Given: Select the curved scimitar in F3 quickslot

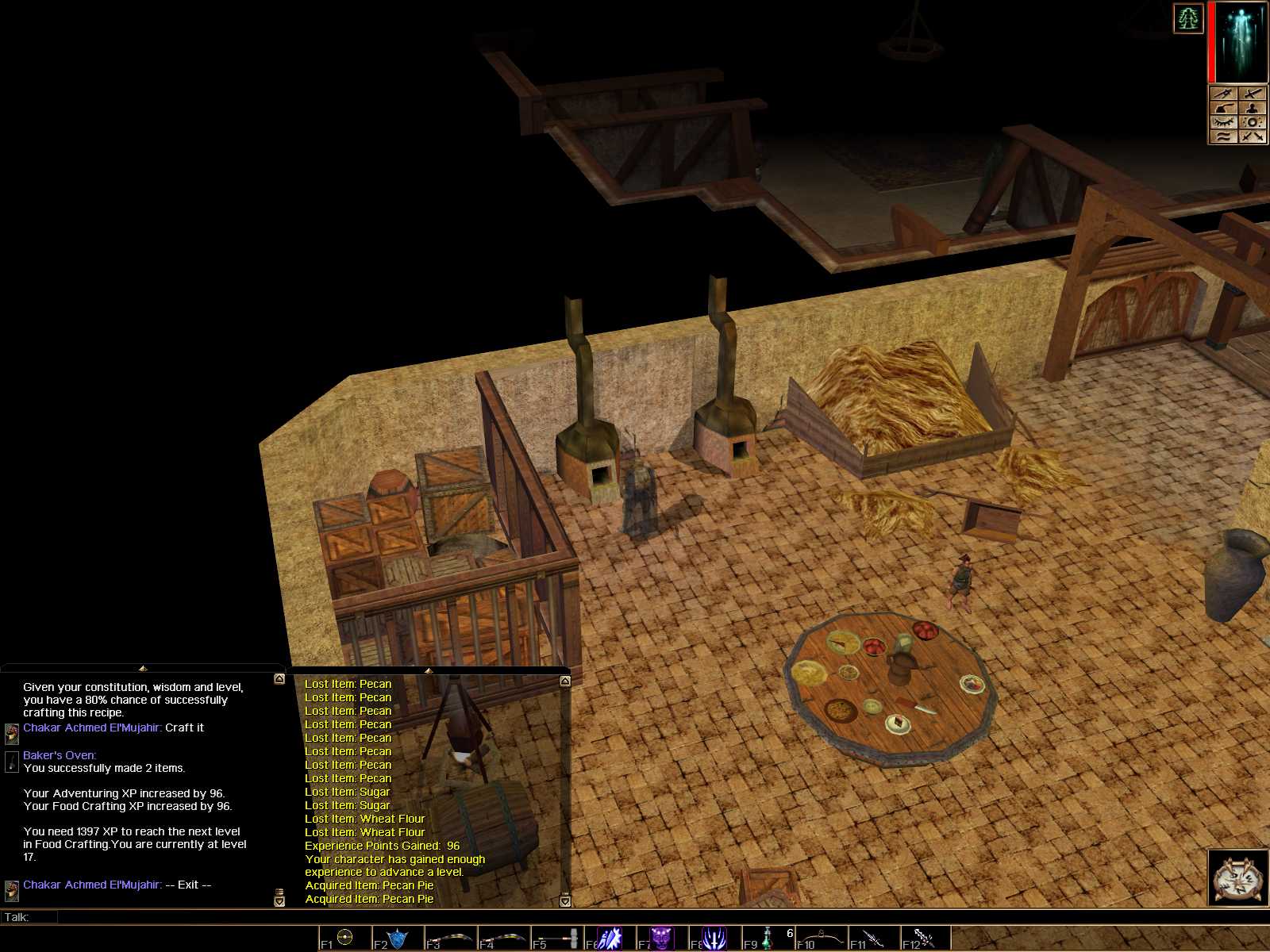Looking at the screenshot, I should (x=450, y=938).
